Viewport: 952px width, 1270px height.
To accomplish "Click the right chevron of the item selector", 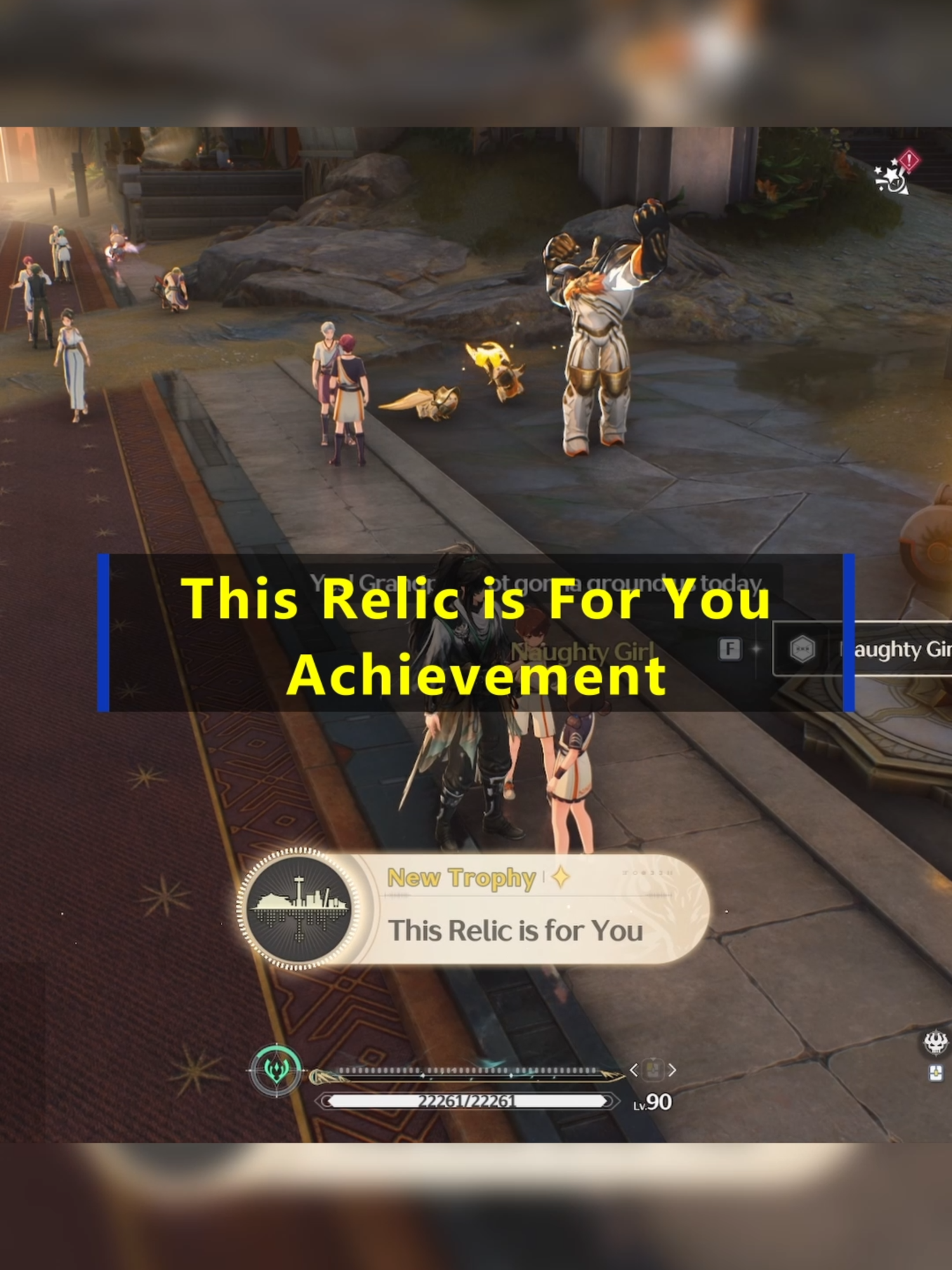I will [x=671, y=1069].
